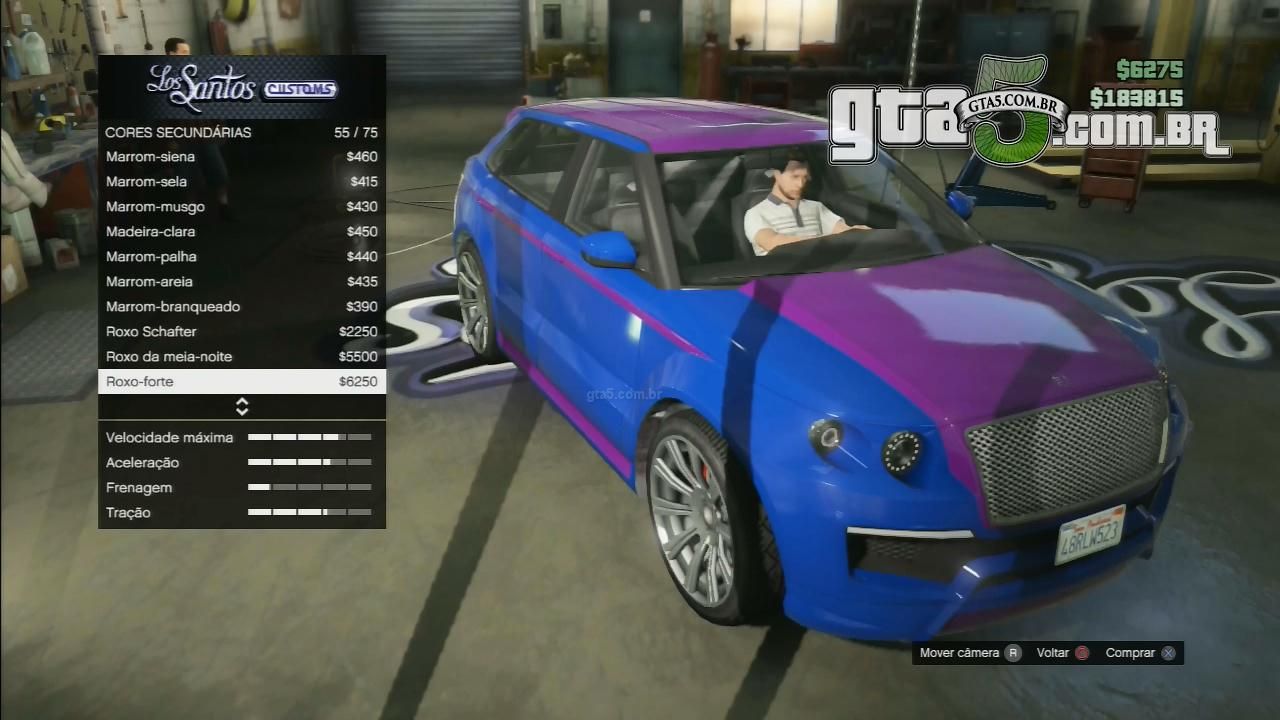The height and width of the screenshot is (720, 1280).
Task: Choose the Marrom-palha color
Action: tap(241, 257)
